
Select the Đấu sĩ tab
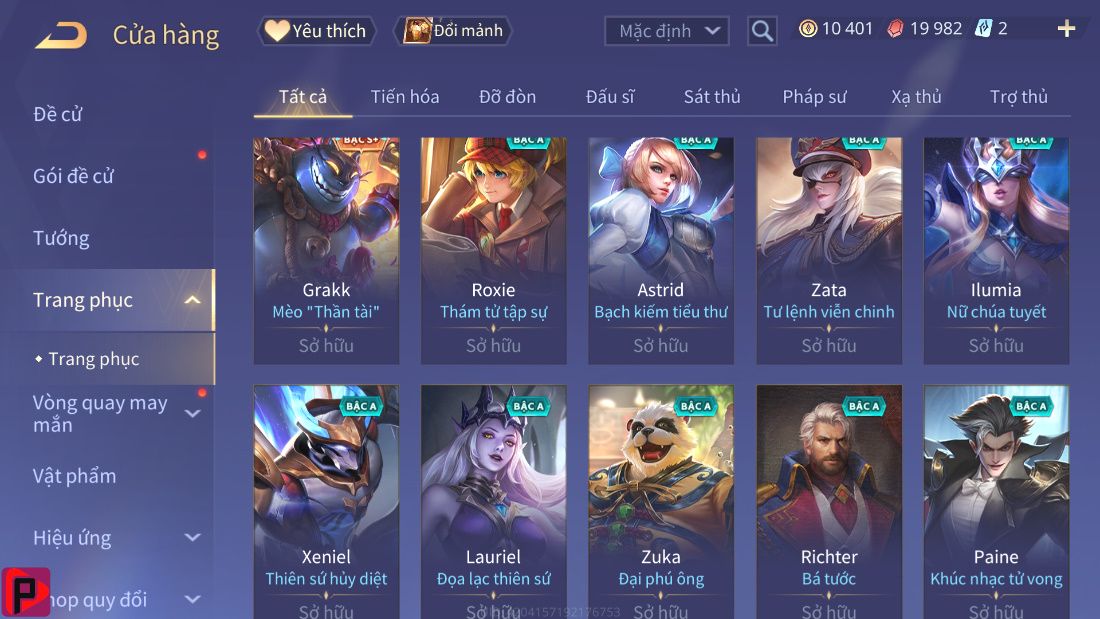click(610, 97)
